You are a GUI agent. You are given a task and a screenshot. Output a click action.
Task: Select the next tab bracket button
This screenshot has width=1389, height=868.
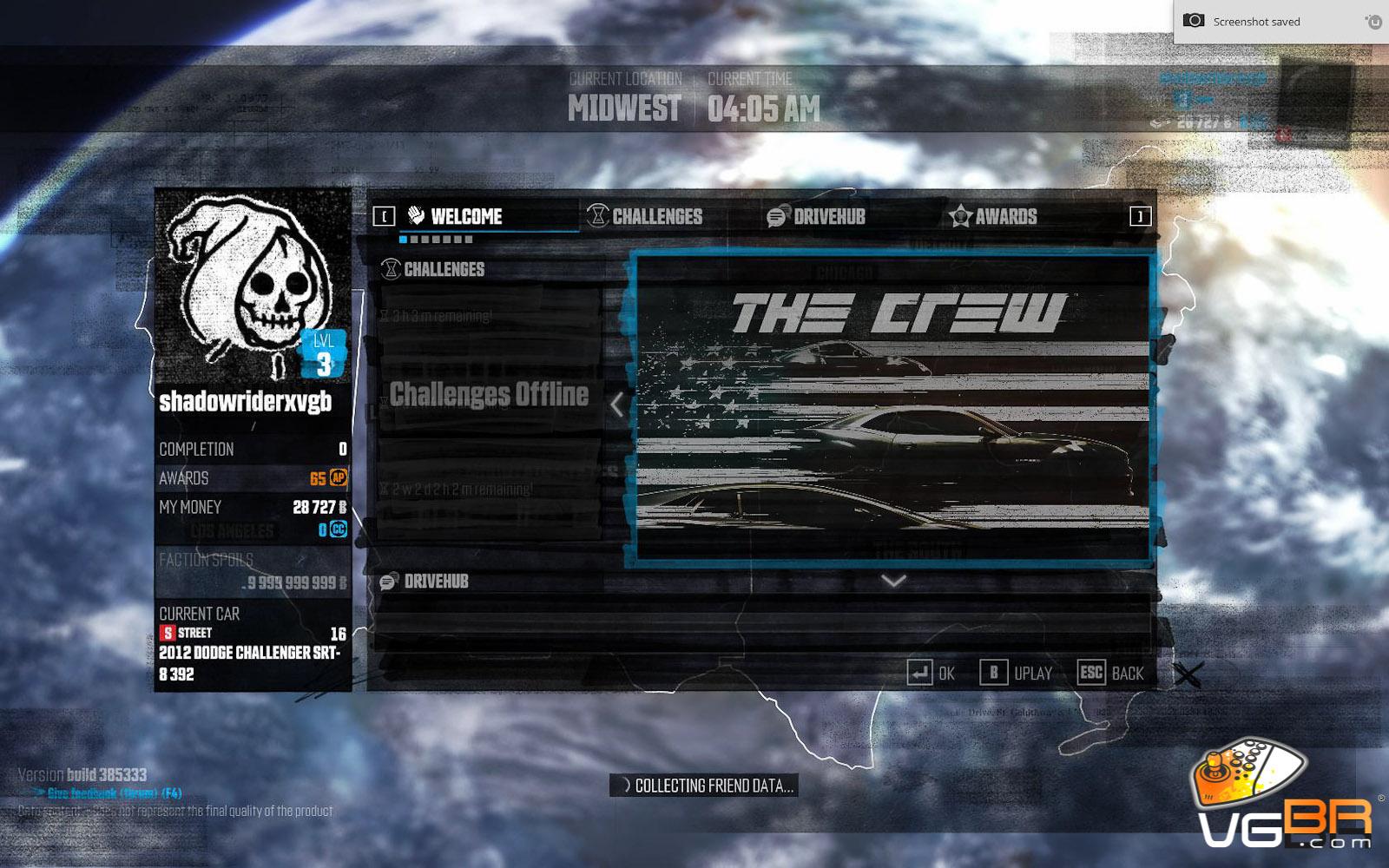1140,216
